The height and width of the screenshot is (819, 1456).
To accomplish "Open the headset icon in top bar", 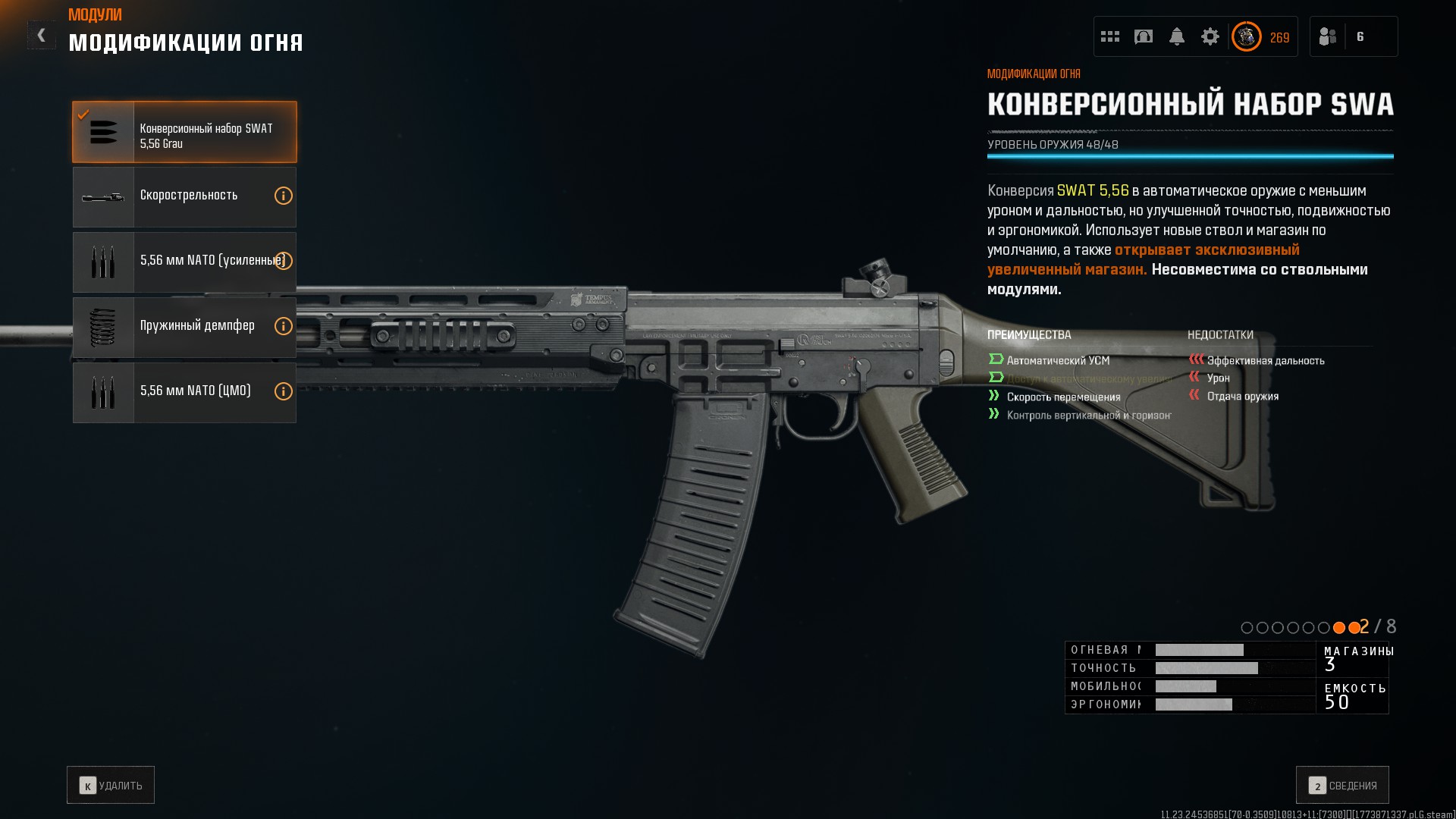I will [x=1144, y=36].
